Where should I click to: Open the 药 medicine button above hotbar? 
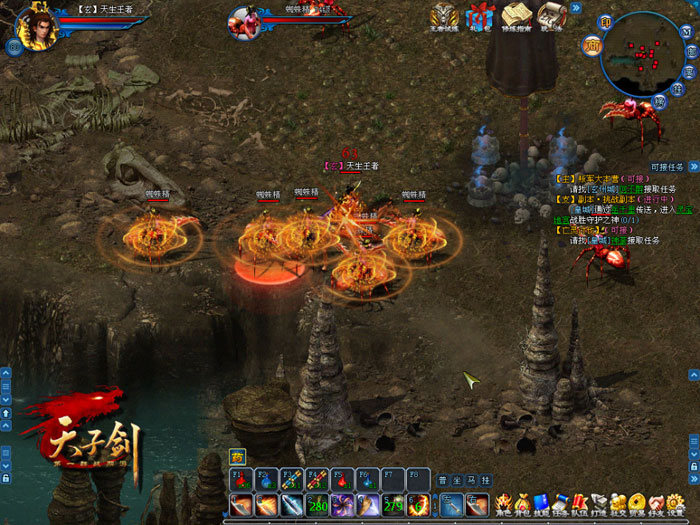[237, 455]
